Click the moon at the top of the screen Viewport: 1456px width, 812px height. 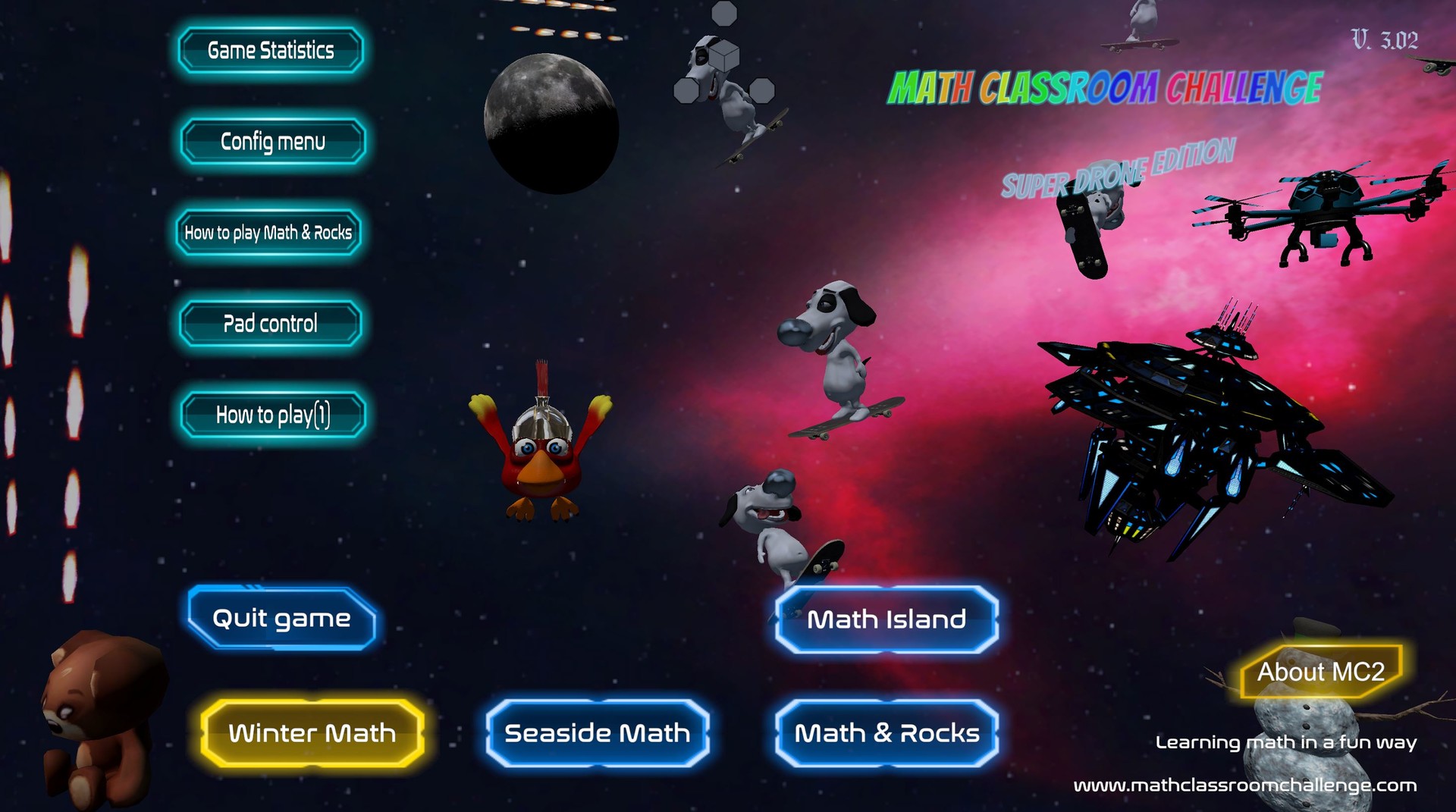[x=550, y=121]
